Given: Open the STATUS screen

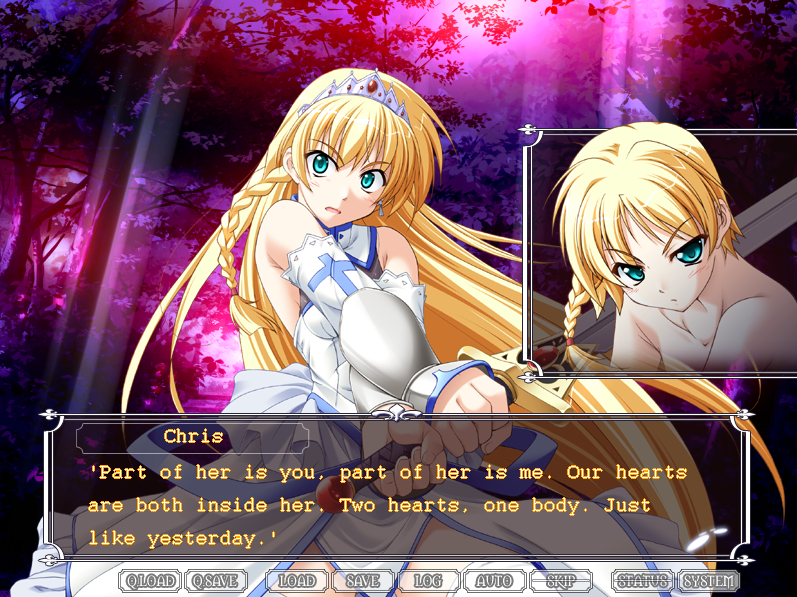Looking at the screenshot, I should (x=642, y=581).
